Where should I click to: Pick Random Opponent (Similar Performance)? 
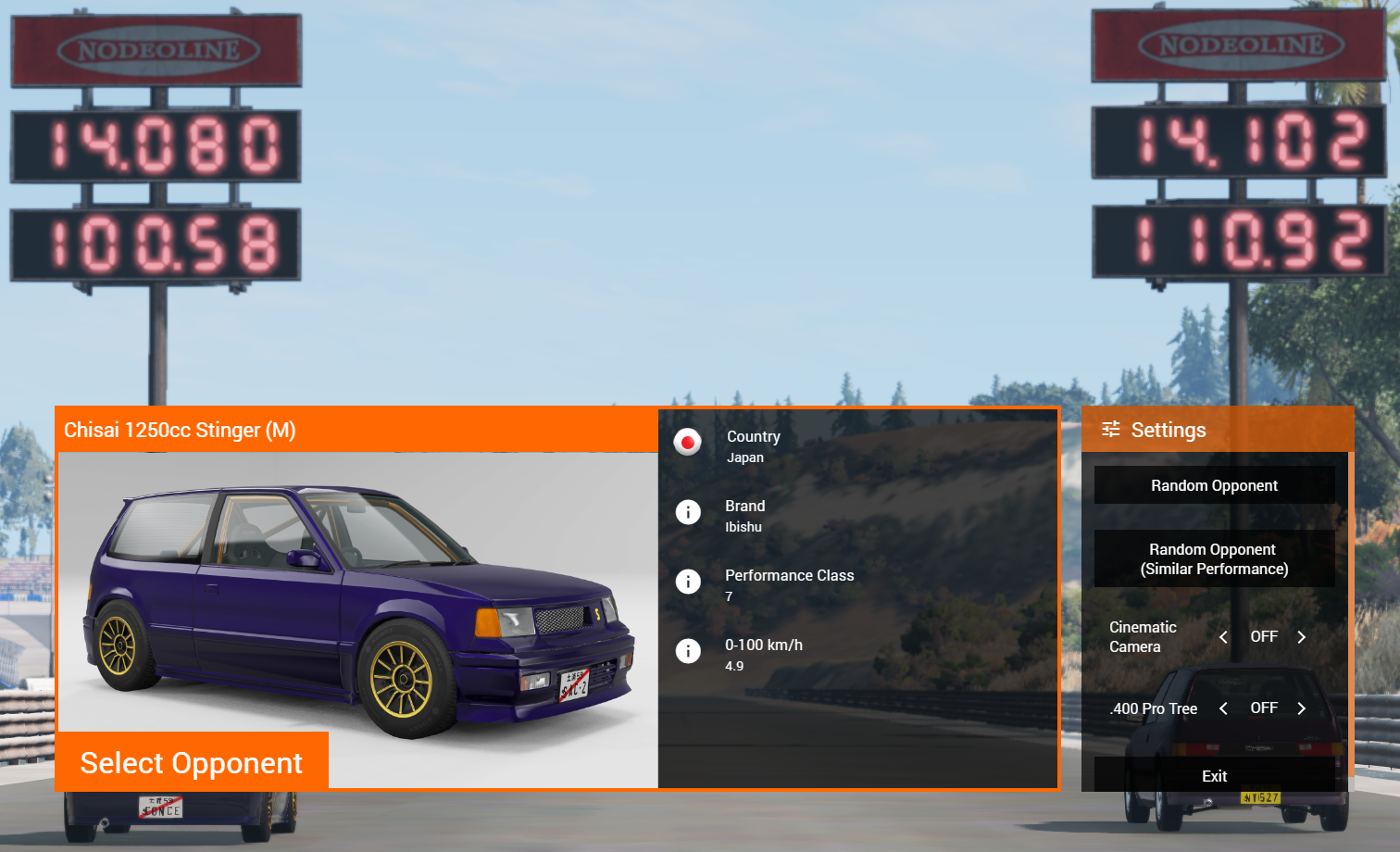[x=1214, y=558]
